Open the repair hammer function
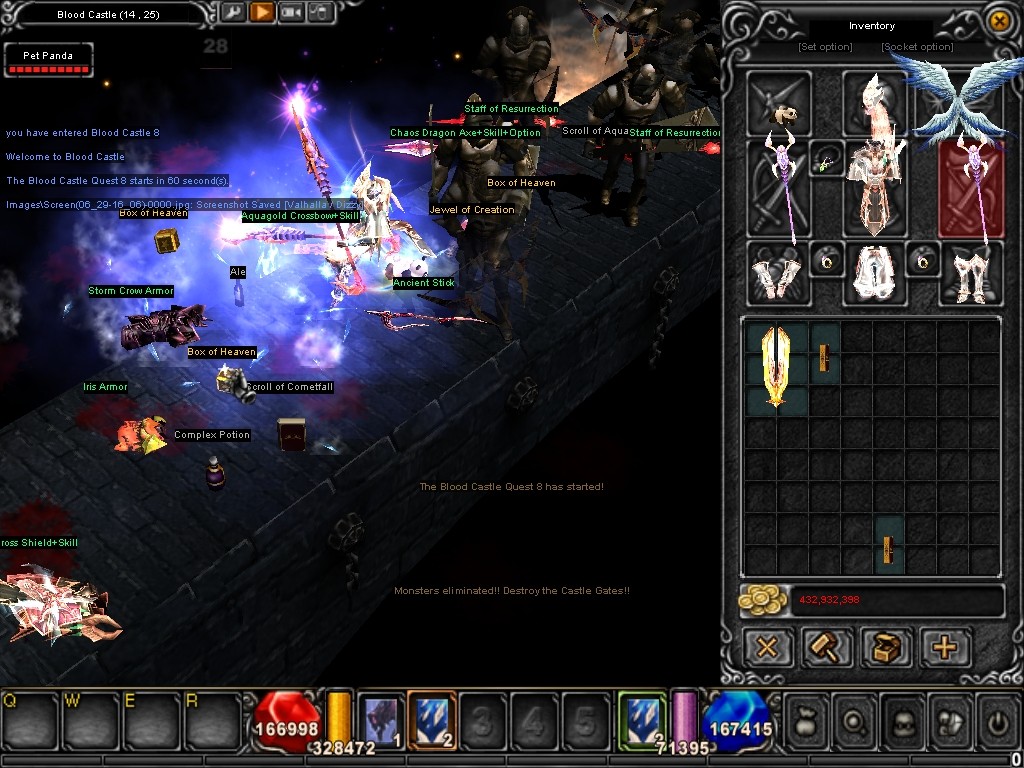1024x768 pixels. pyautogui.click(x=826, y=648)
